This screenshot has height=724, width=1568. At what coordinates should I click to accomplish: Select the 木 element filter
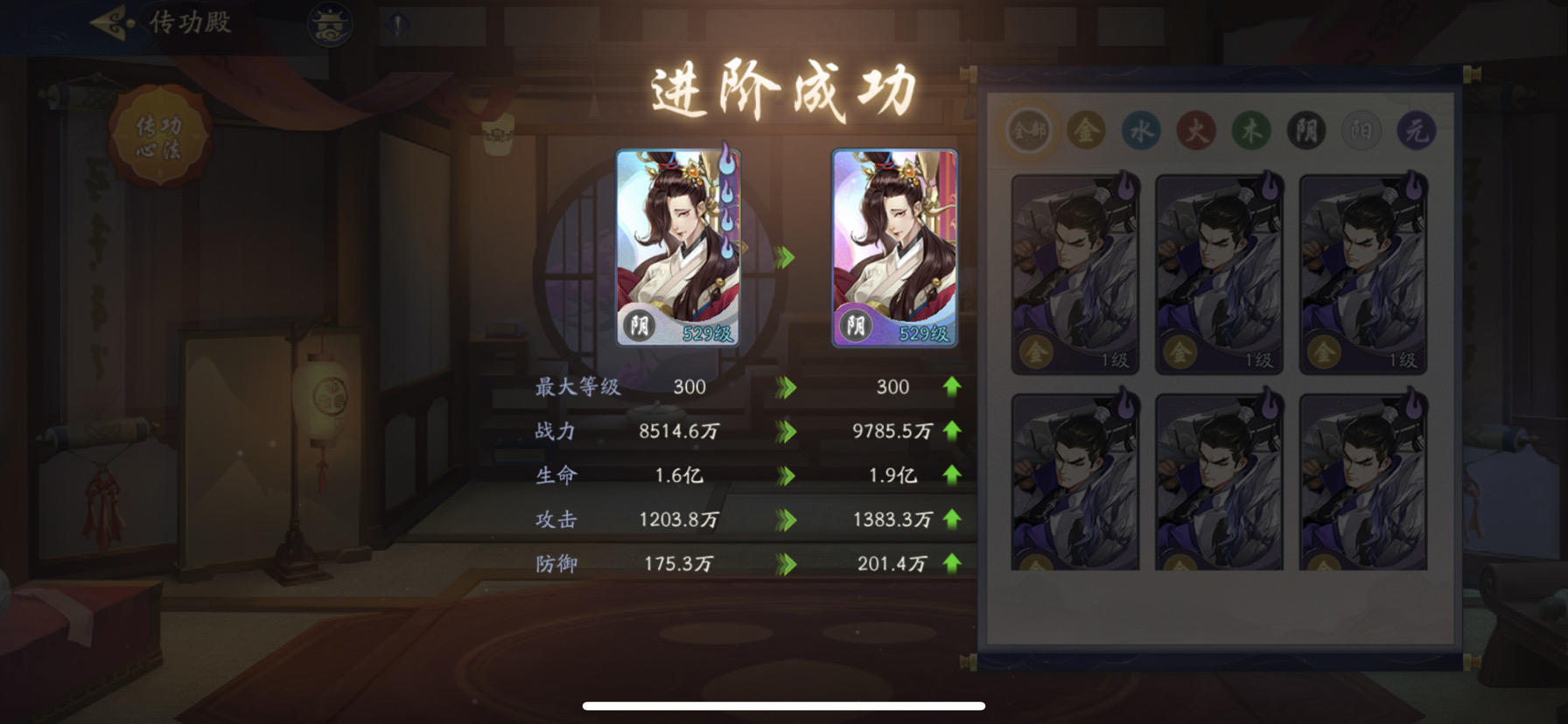[1251, 129]
